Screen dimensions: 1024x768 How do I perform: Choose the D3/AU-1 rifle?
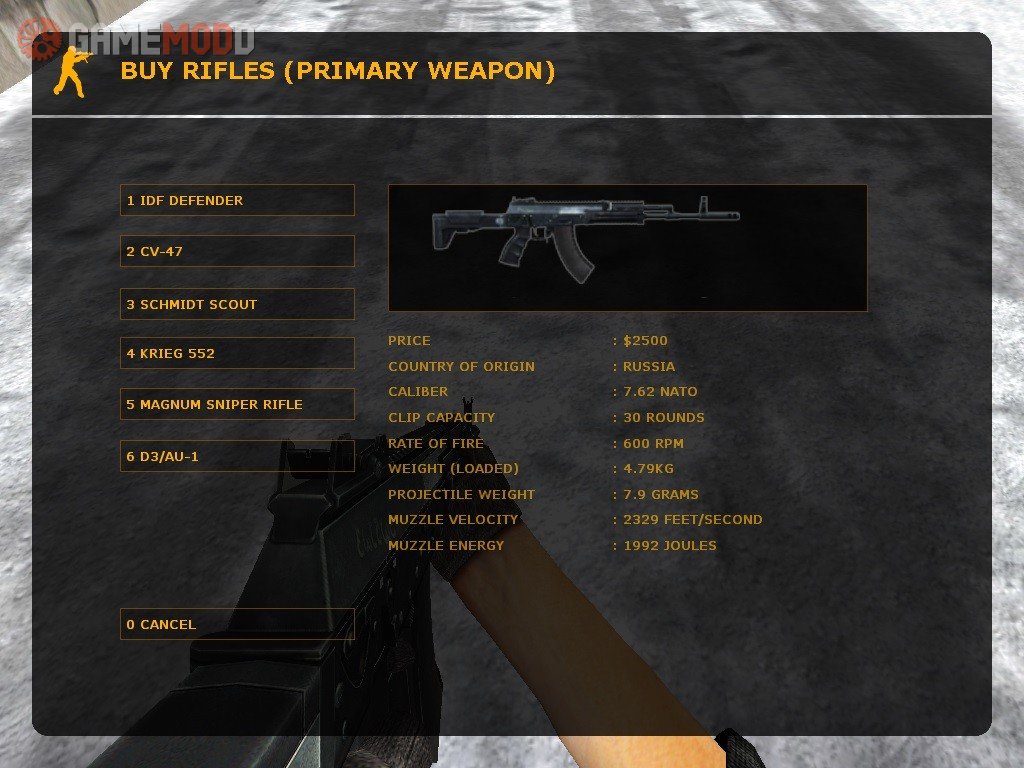click(237, 456)
